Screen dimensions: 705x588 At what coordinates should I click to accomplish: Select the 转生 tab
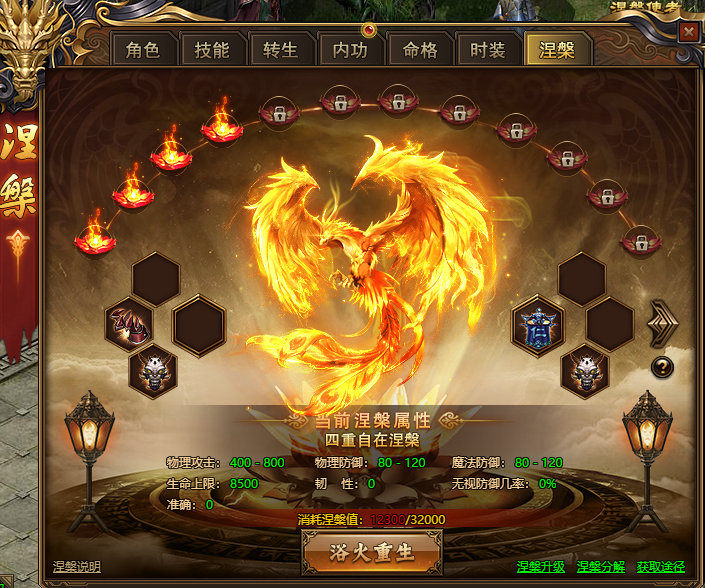pyautogui.click(x=281, y=50)
